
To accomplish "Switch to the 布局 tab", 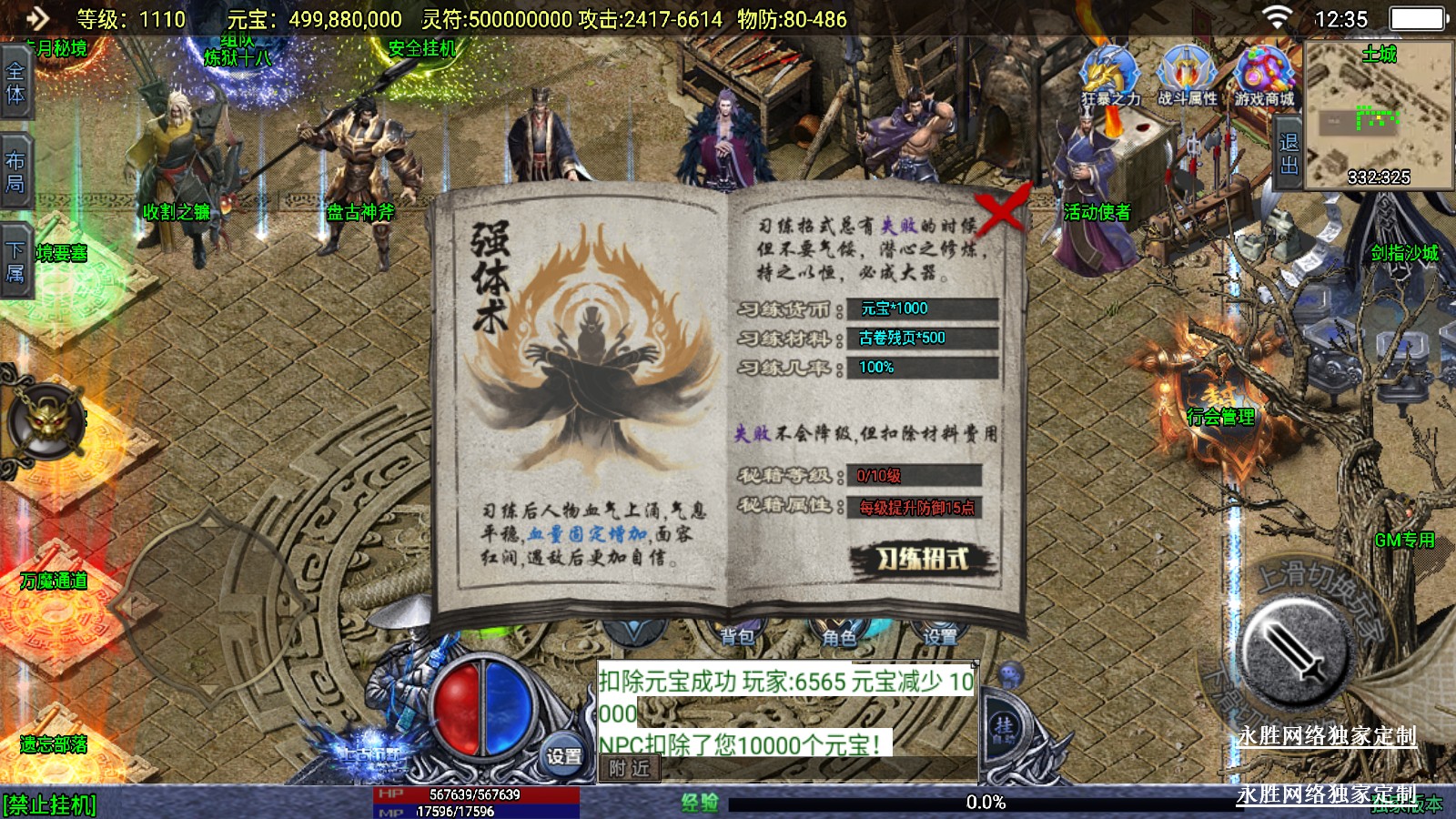I will point(15,172).
